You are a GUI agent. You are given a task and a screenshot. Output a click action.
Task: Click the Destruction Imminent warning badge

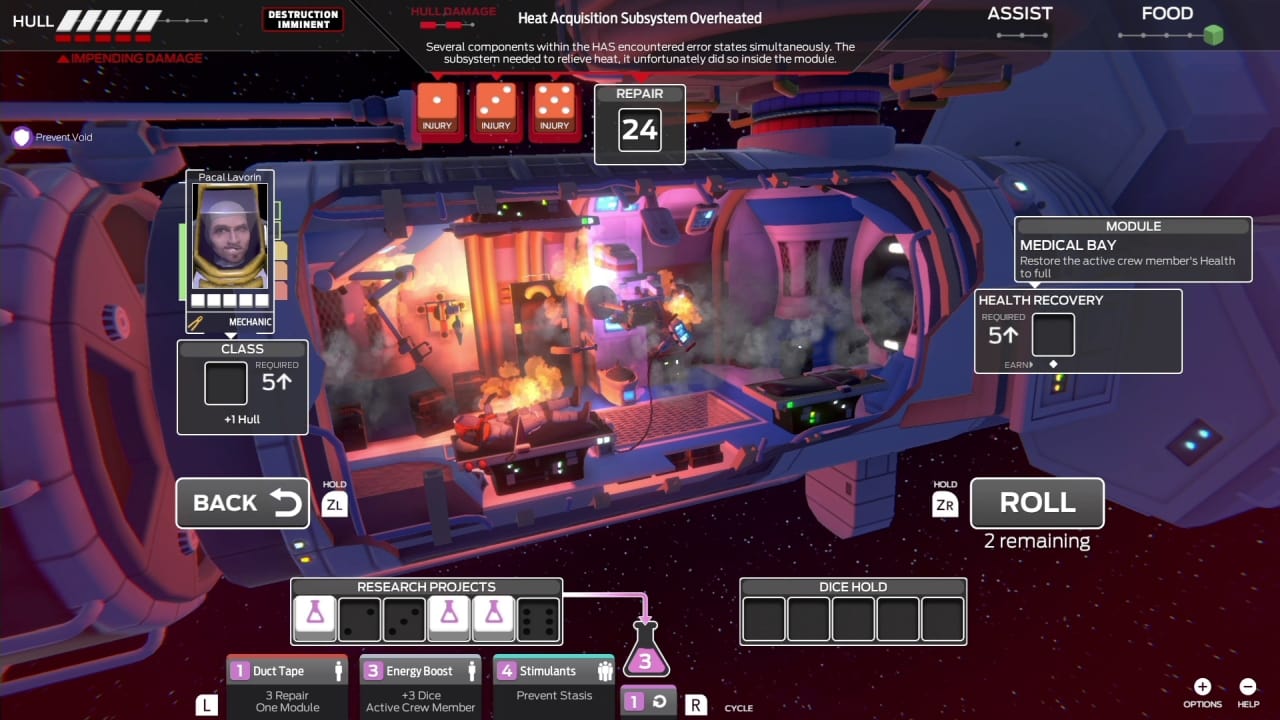pos(302,18)
